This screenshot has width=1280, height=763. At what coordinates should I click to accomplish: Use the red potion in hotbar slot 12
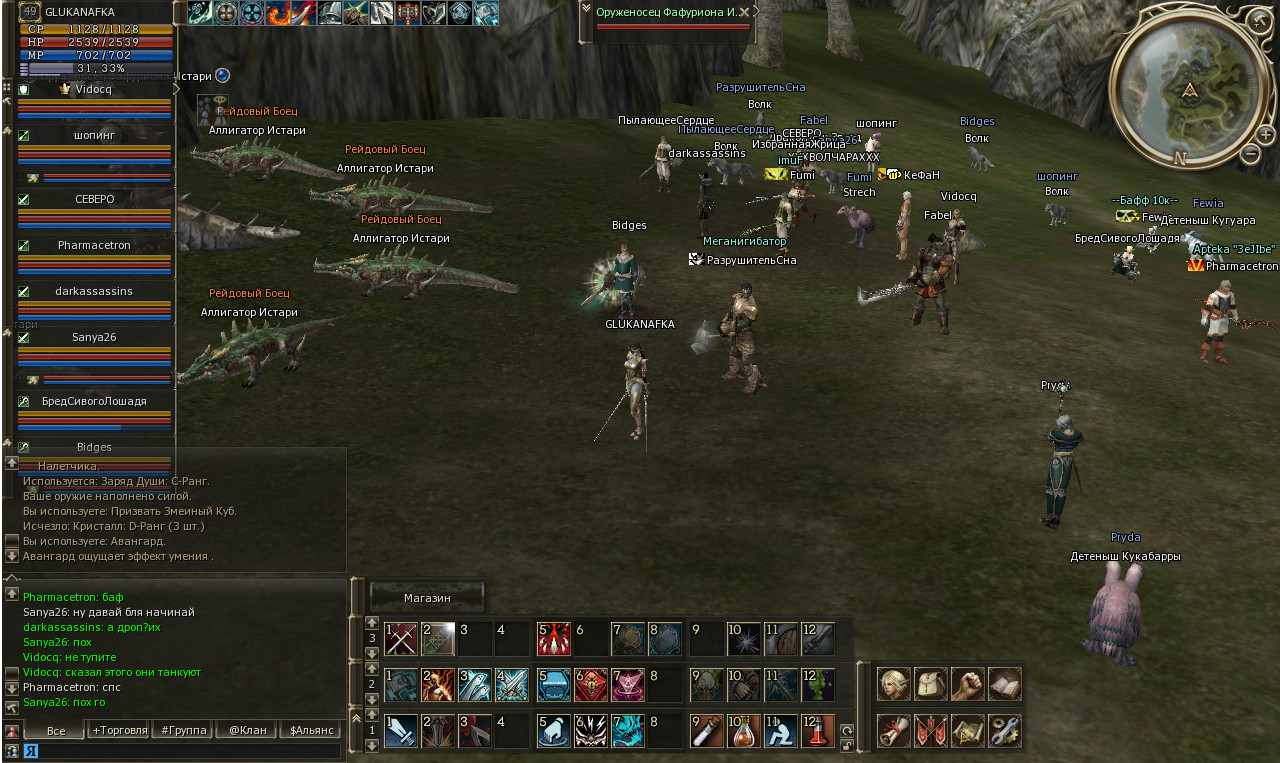click(x=817, y=731)
